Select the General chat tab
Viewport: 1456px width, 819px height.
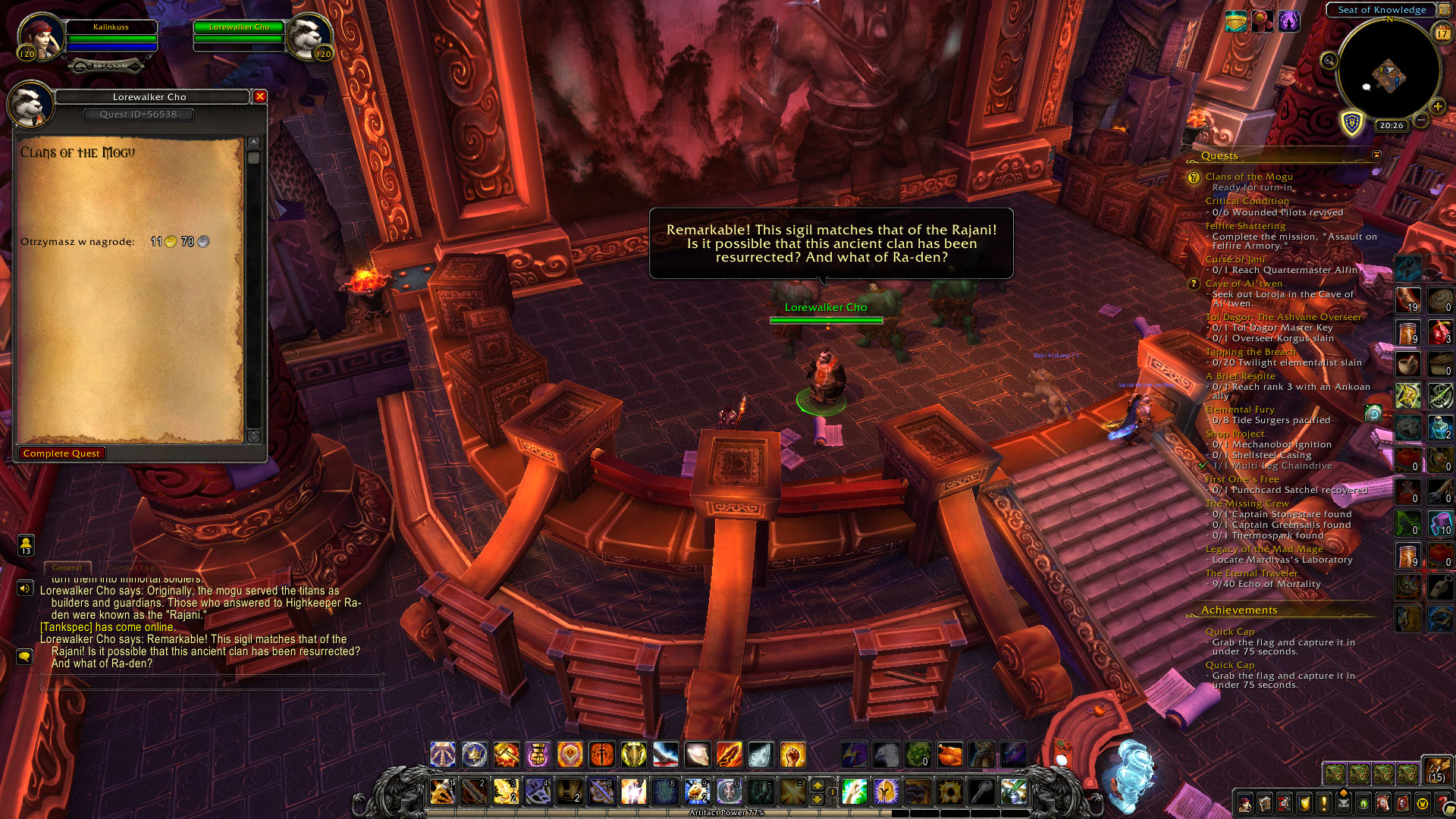pos(67,567)
